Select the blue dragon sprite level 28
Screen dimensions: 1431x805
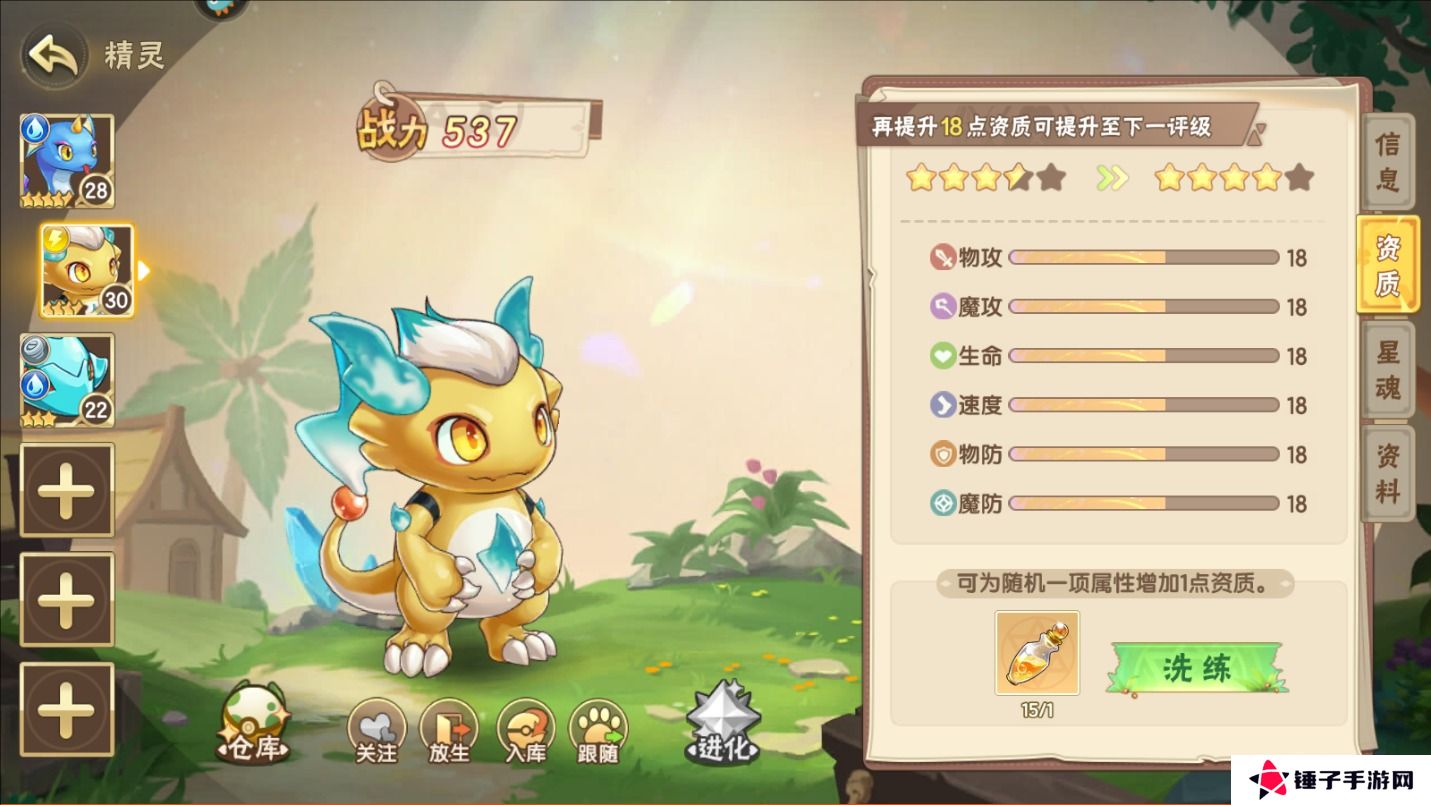pos(67,161)
